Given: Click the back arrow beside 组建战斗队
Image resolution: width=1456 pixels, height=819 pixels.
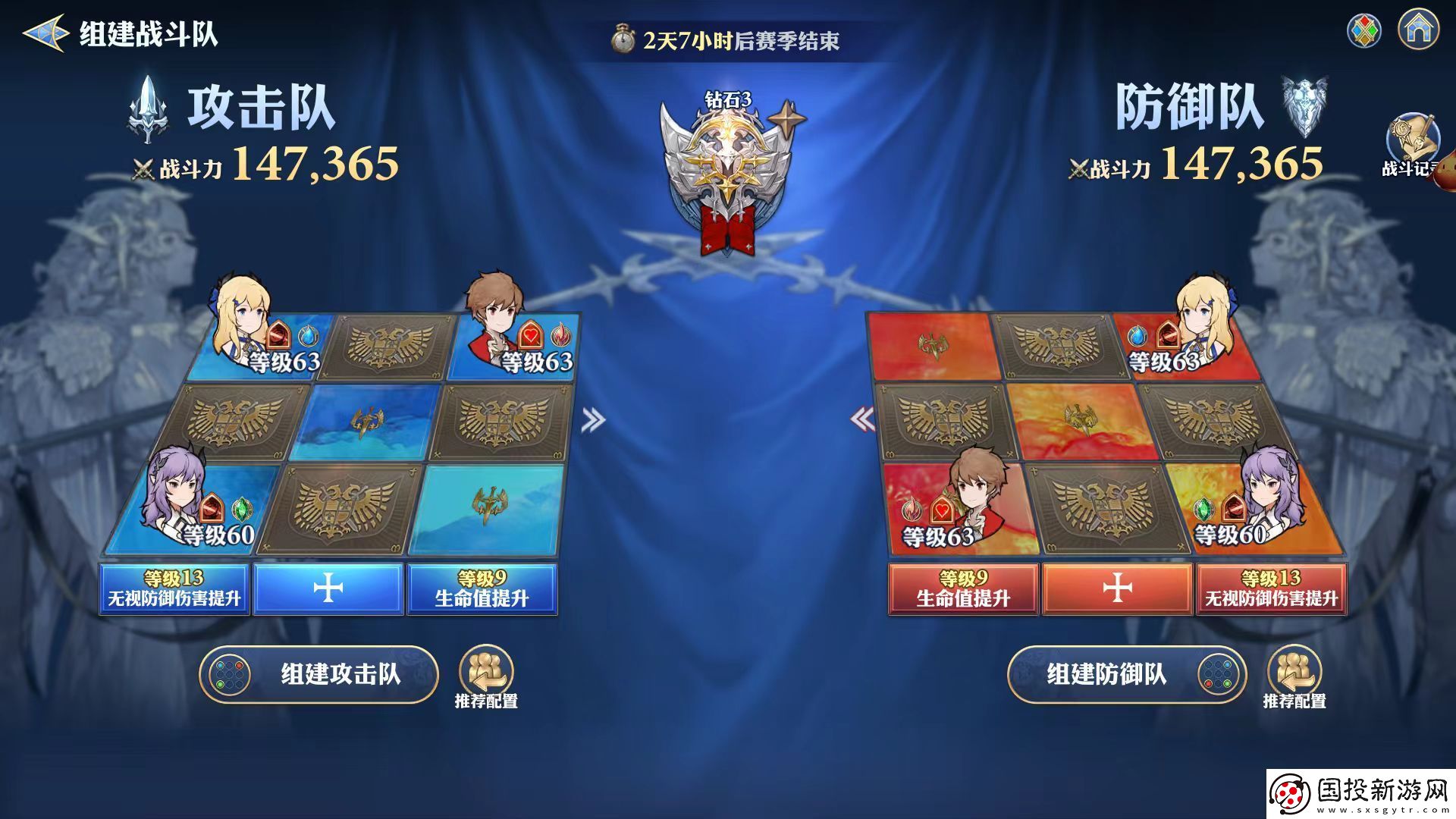Looking at the screenshot, I should pyautogui.click(x=43, y=33).
